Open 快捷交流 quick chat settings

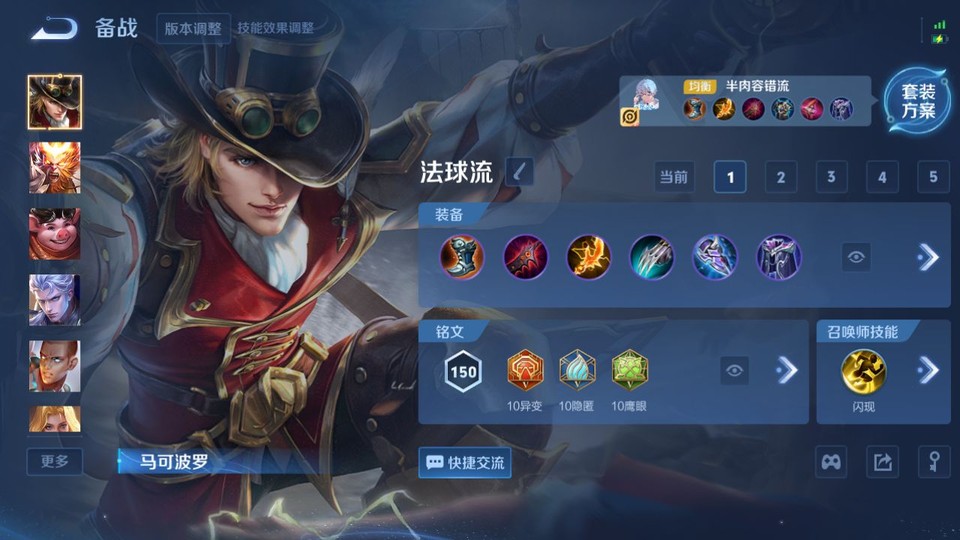[x=465, y=463]
